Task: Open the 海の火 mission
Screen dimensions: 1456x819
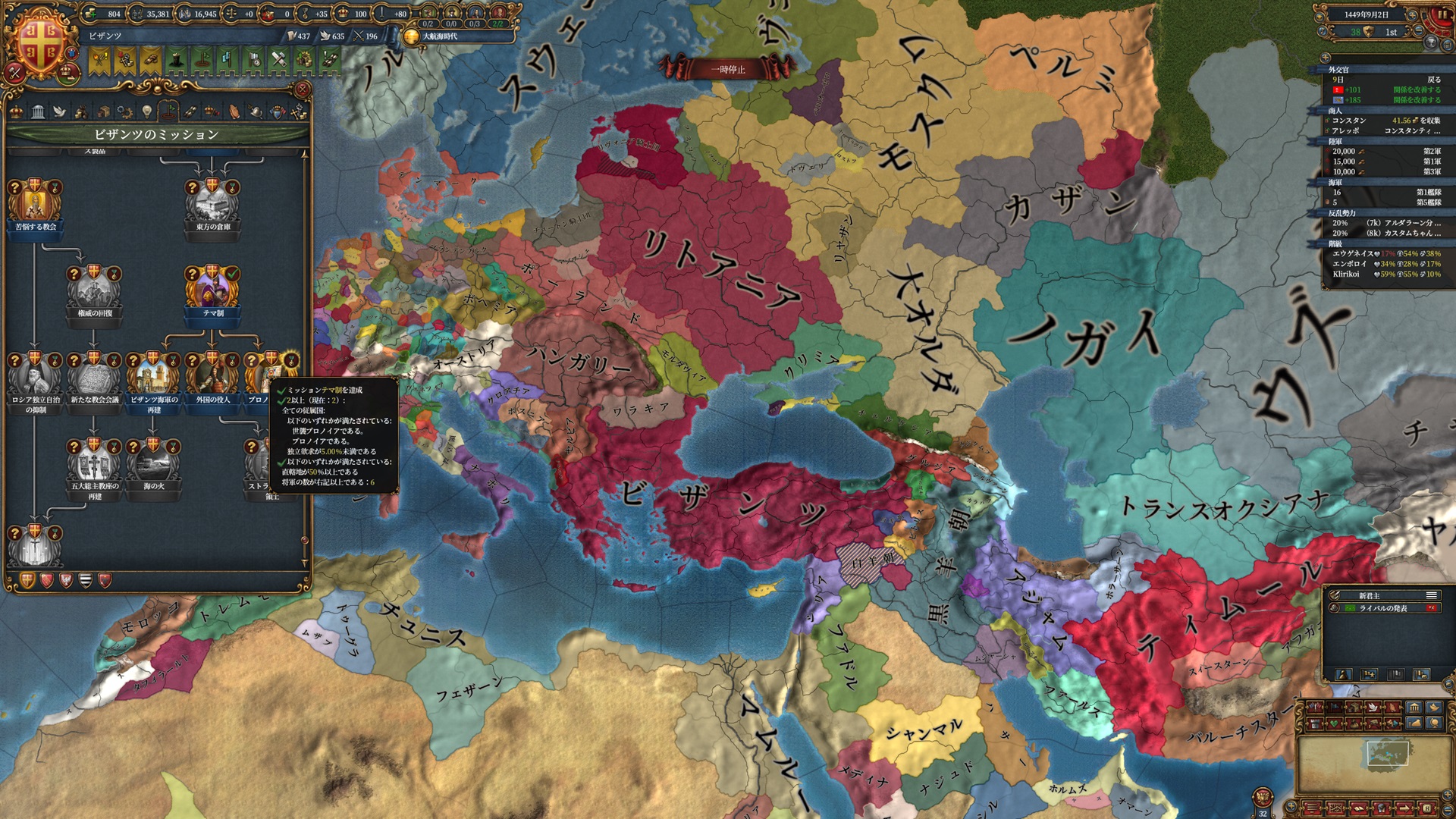Action: pos(153,463)
